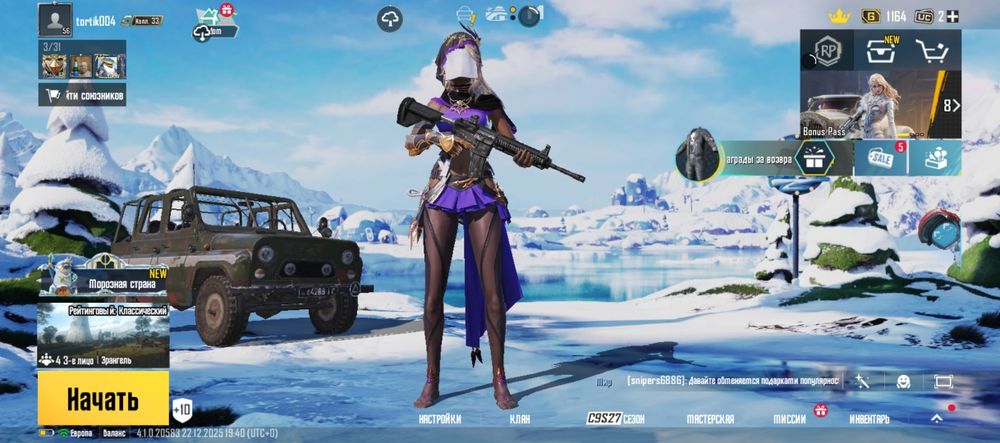Open the chat message line
The width and height of the screenshot is (1000, 443).
[x=730, y=382]
